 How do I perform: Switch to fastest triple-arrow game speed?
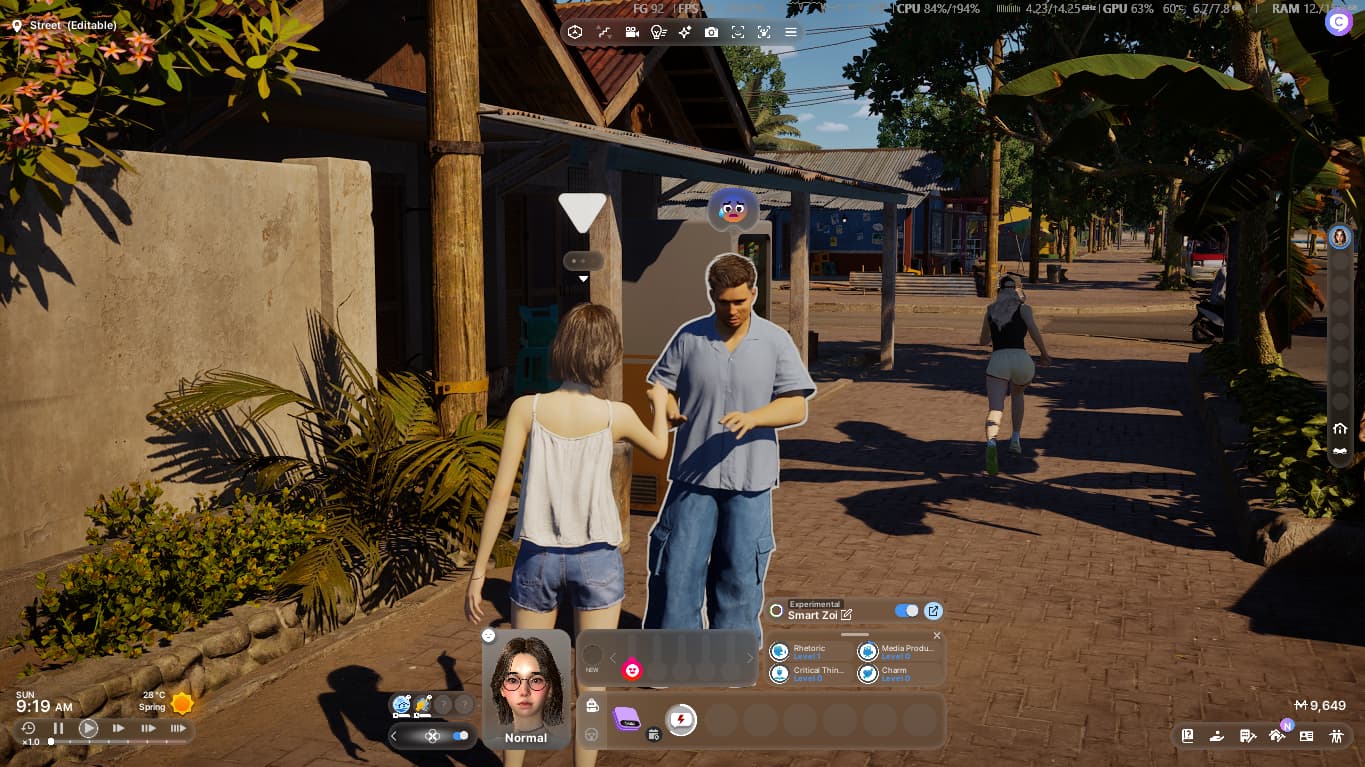[x=178, y=729]
